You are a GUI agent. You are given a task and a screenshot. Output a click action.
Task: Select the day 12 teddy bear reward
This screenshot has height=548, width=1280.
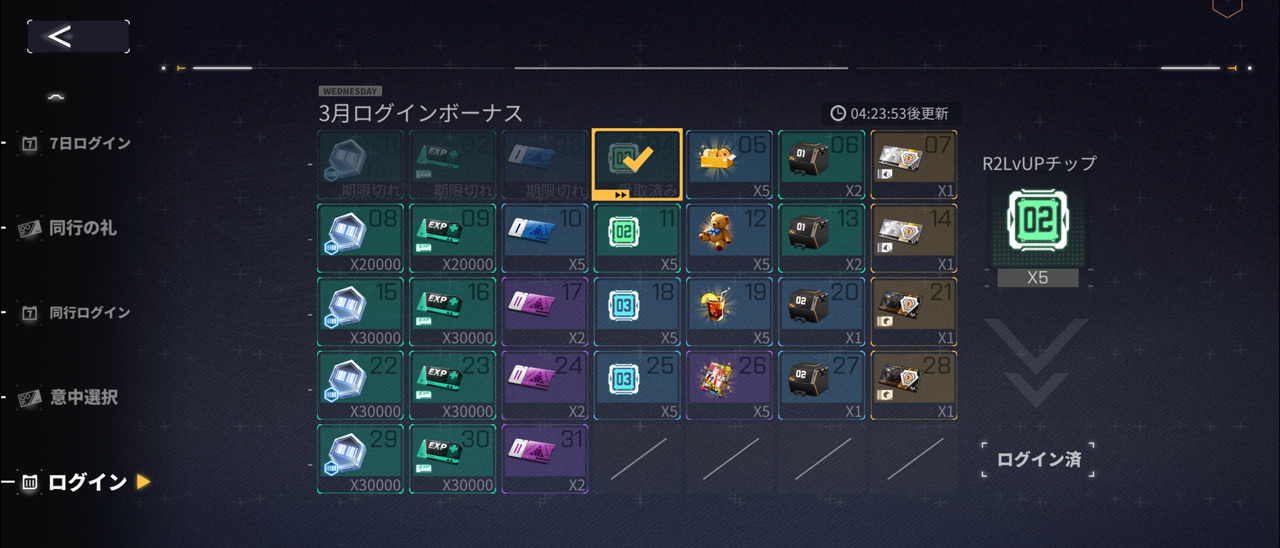[x=729, y=239]
